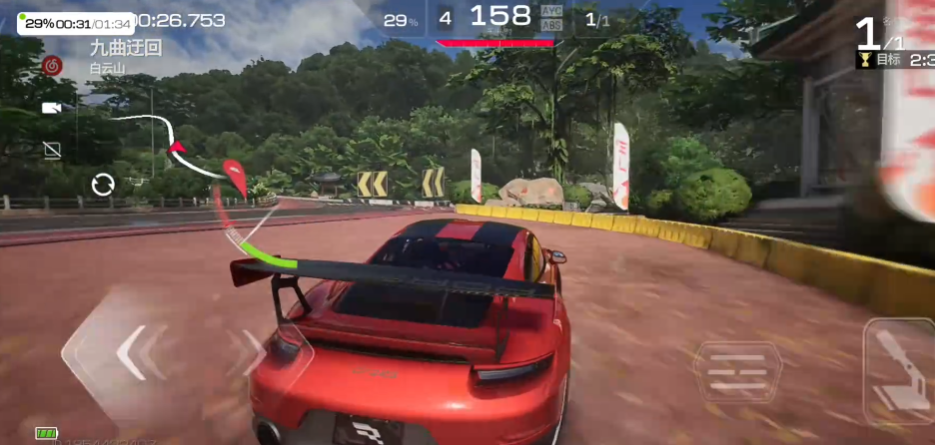The image size is (935, 445).
Task: Tap the circular arrows reset icon
Action: click(x=102, y=184)
